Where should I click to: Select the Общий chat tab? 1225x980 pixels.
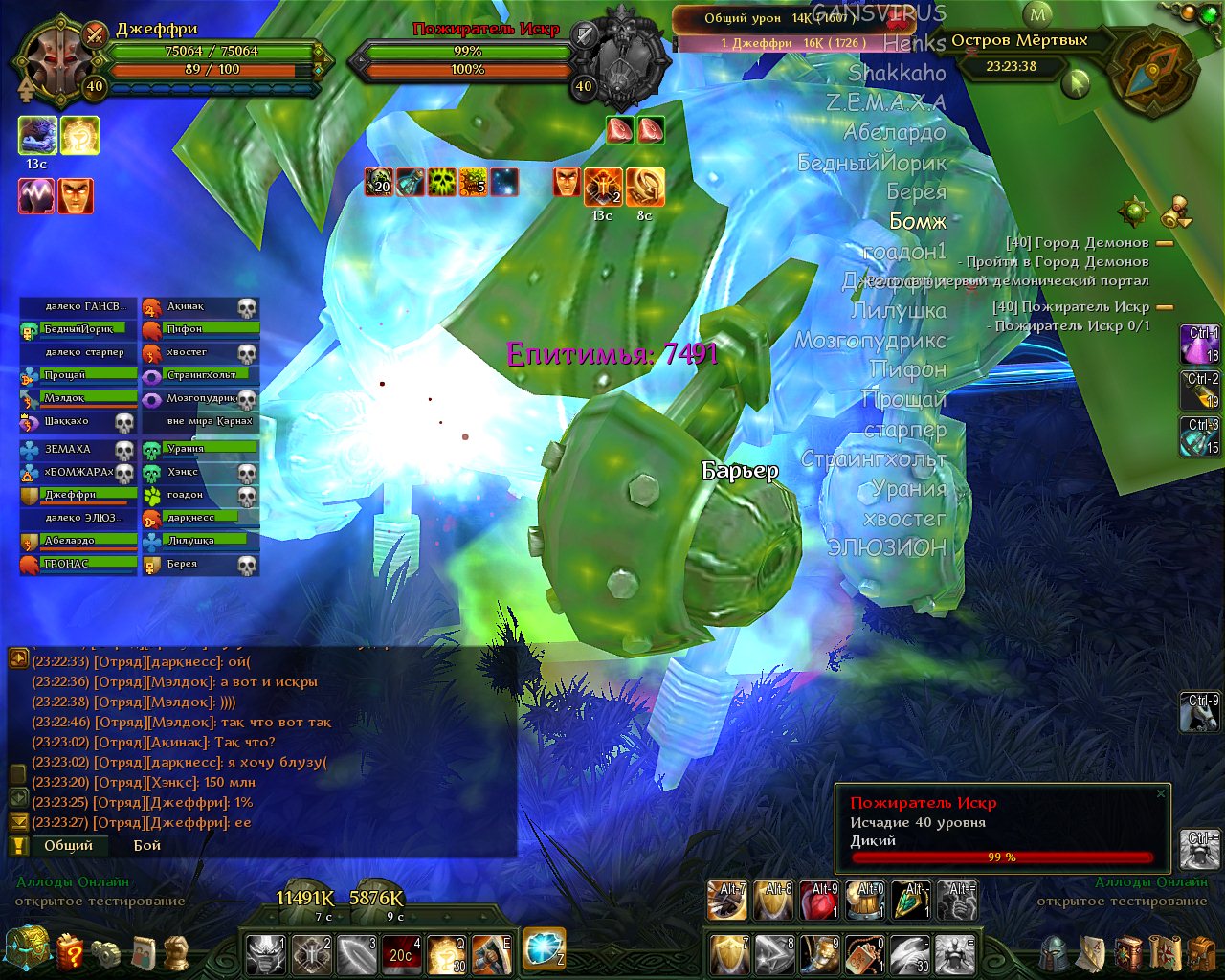tap(68, 845)
